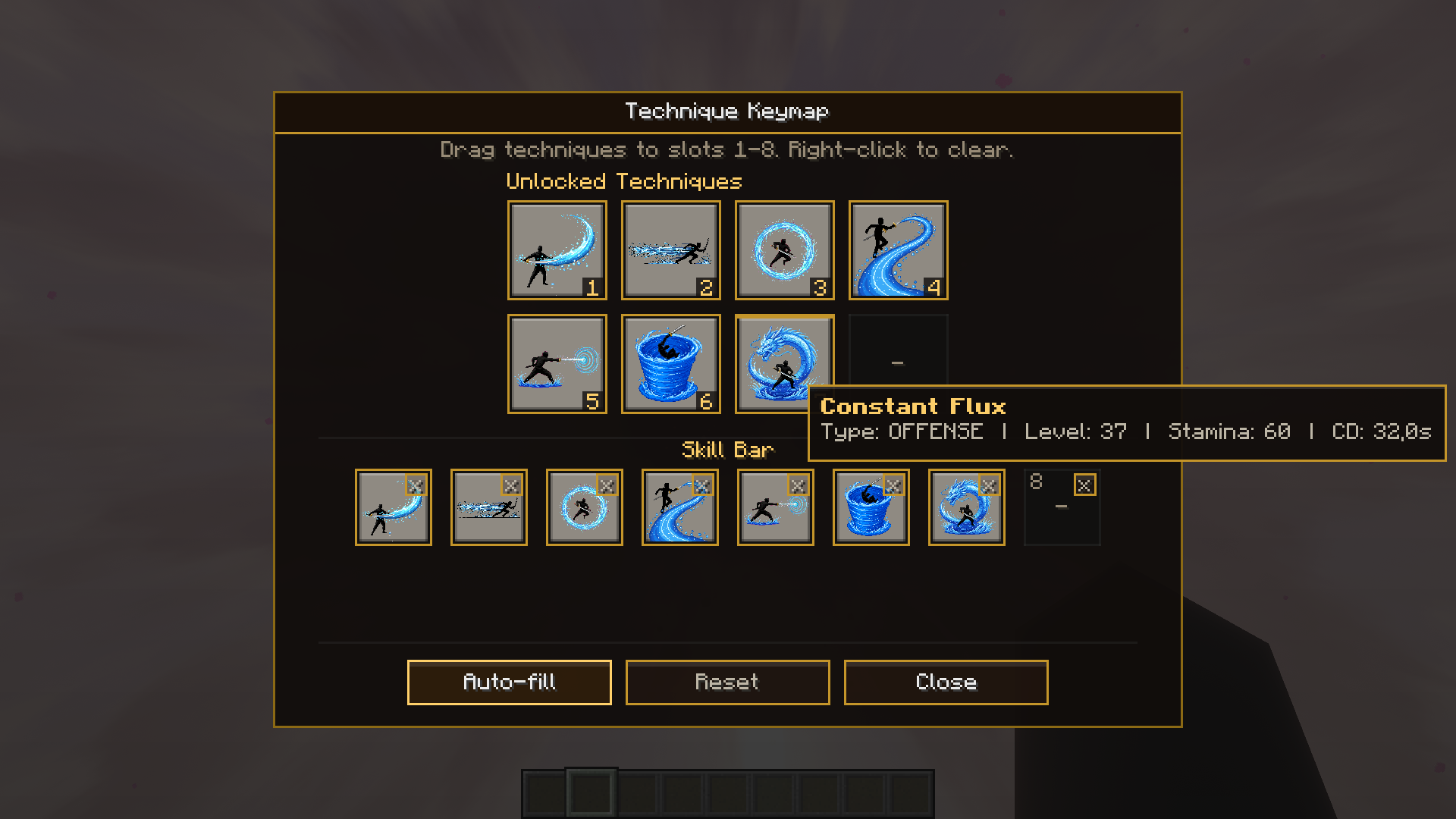This screenshot has width=1456, height=819.
Task: Clear the water thrust skill bar slot
Action: (798, 485)
